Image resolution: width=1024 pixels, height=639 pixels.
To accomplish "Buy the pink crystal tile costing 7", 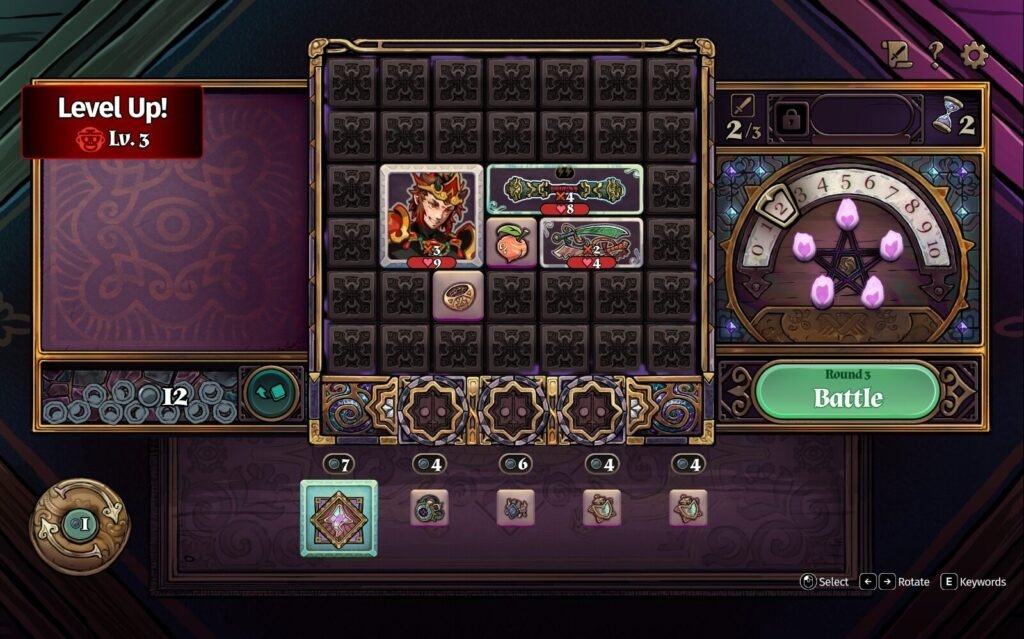I will point(339,518).
